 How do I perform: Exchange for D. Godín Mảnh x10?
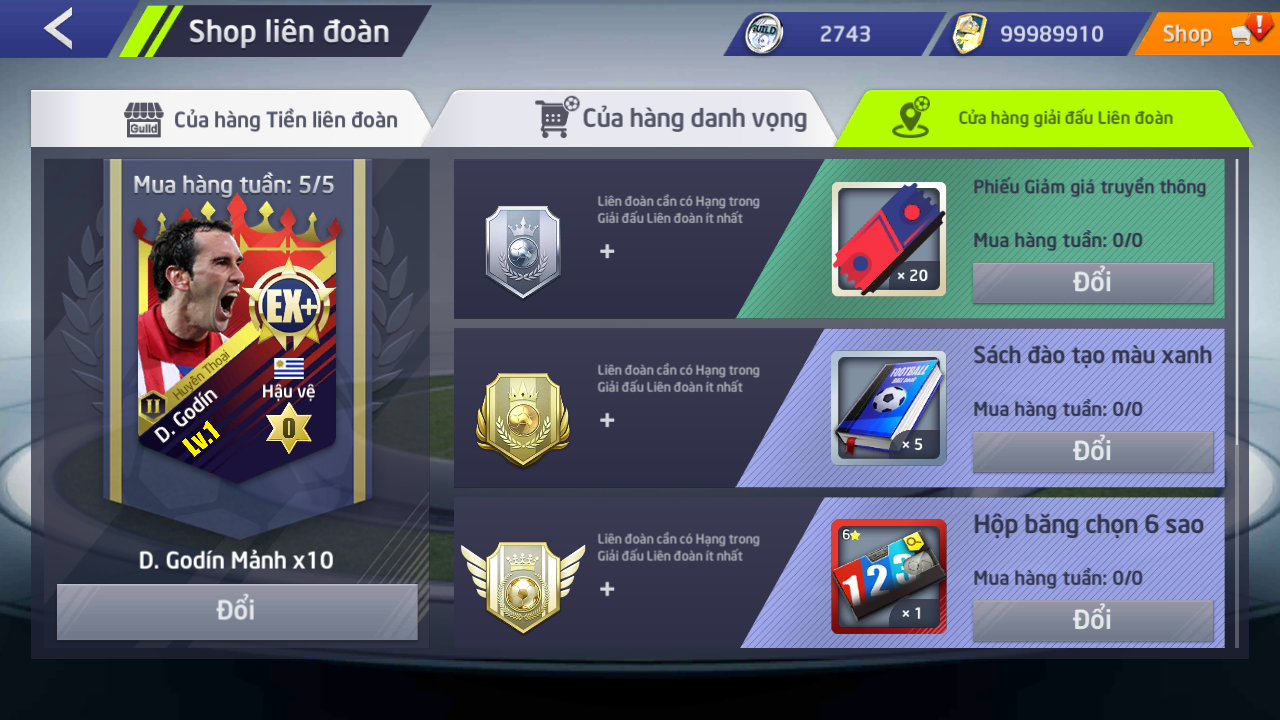pyautogui.click(x=237, y=611)
